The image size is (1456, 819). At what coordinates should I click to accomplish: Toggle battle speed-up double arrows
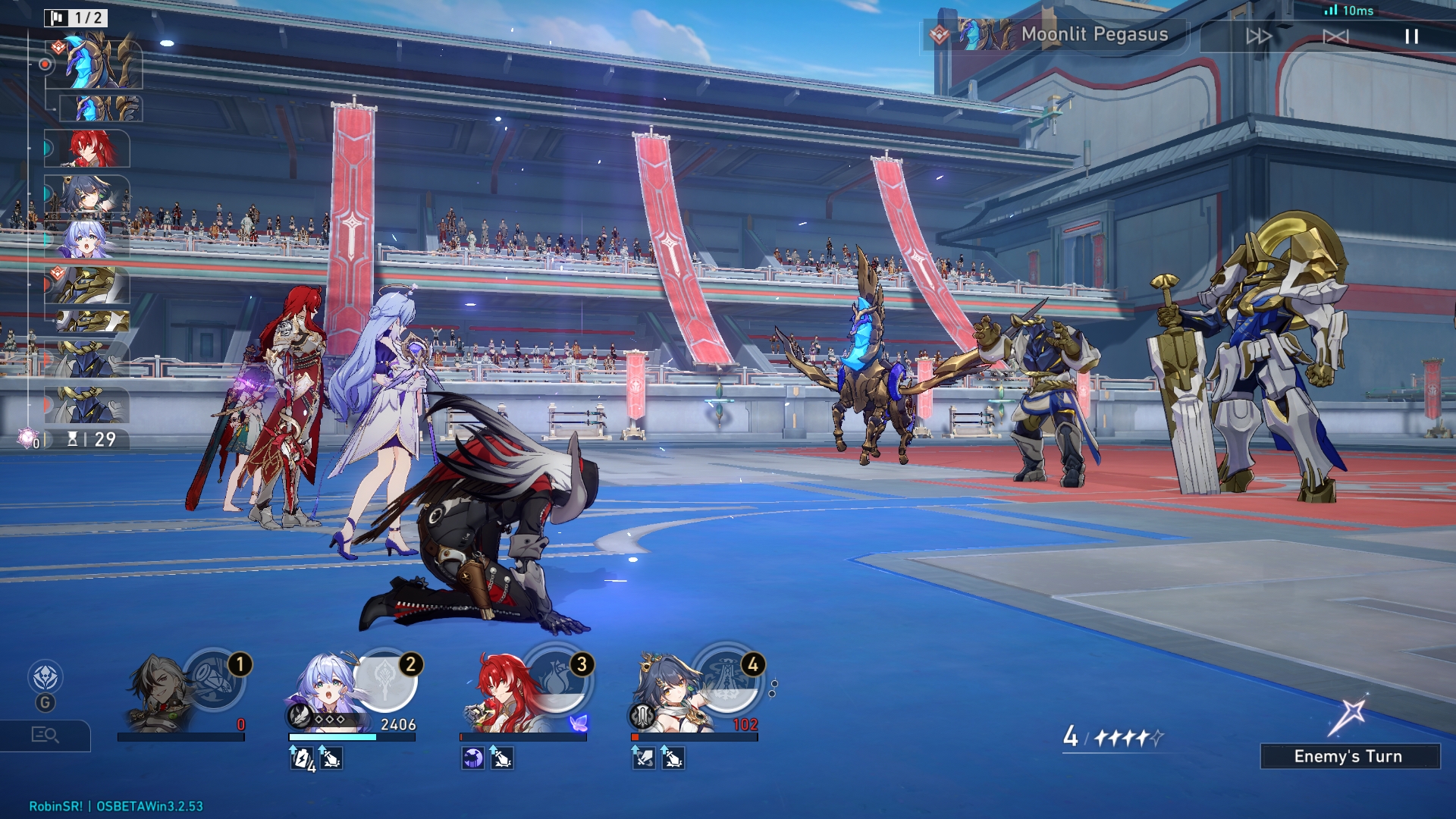pyautogui.click(x=1258, y=36)
